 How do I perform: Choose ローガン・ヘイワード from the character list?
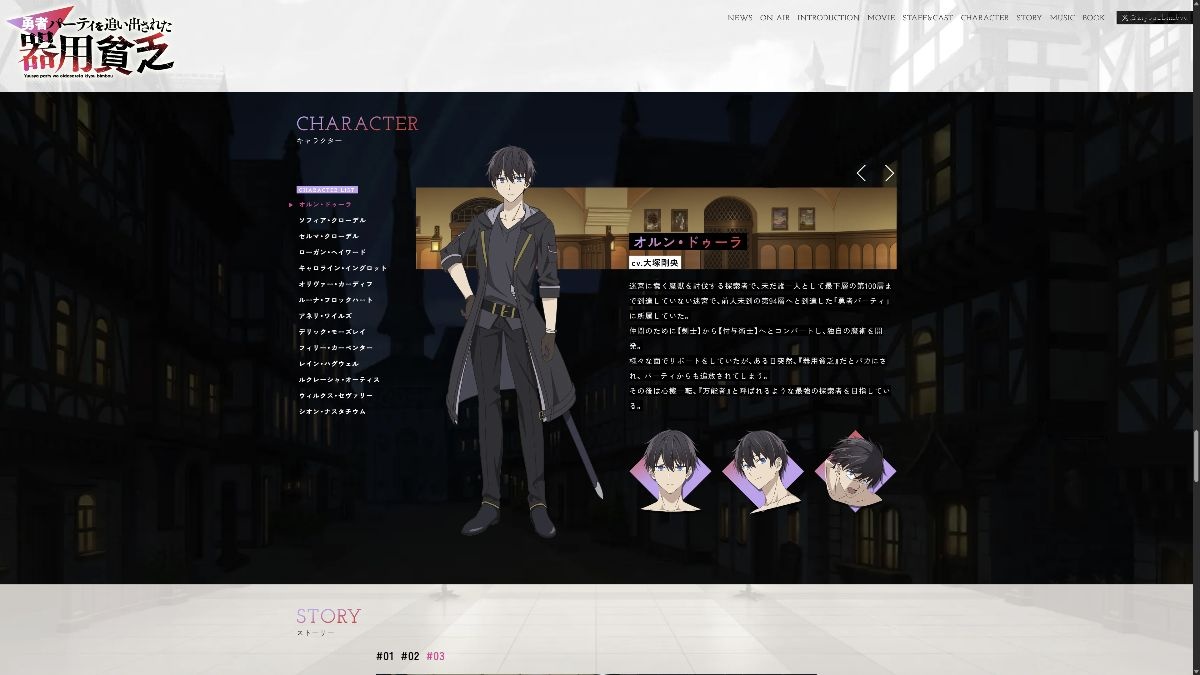click(x=332, y=252)
